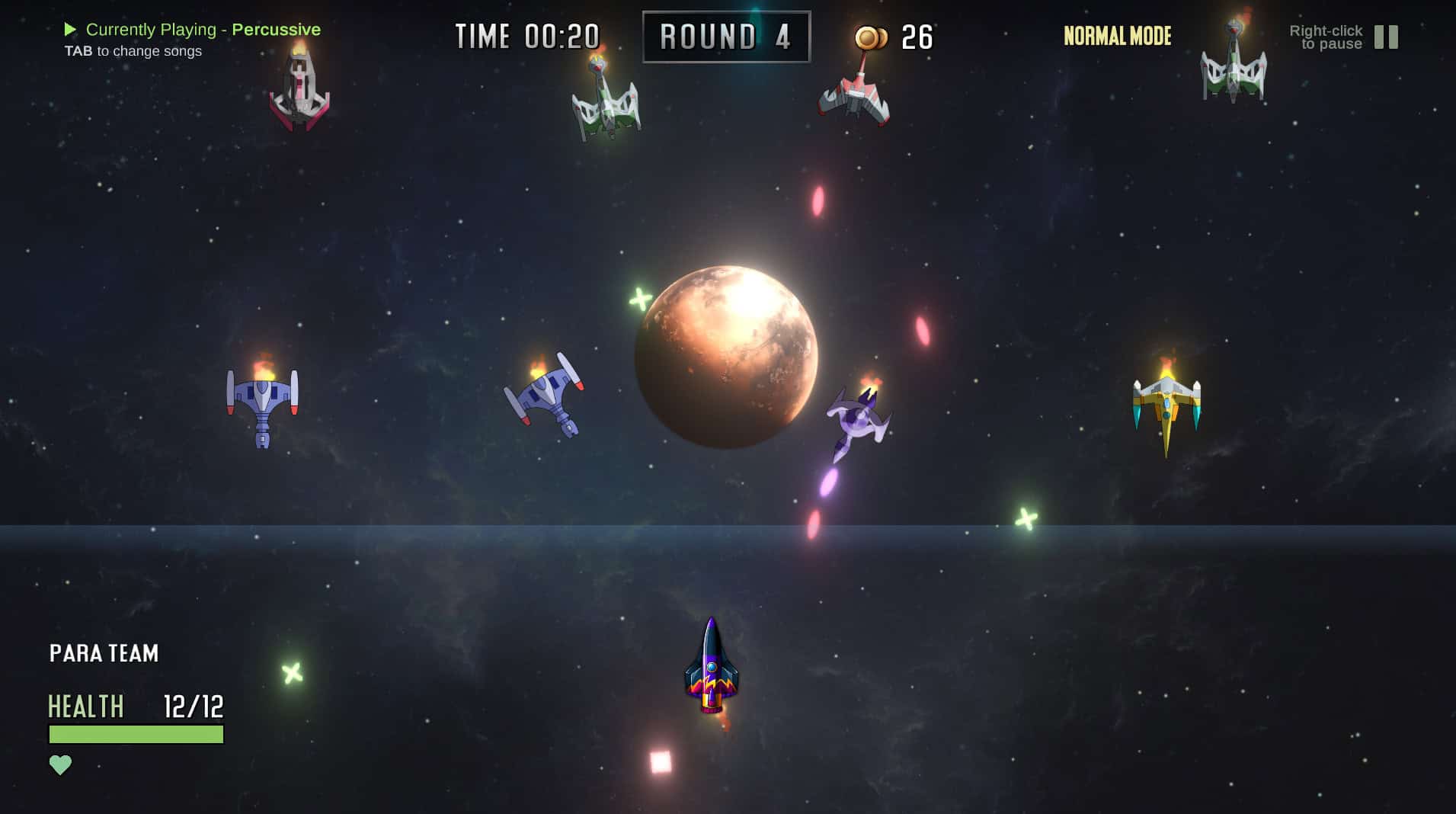
Task: Toggle pause using Right-click to pause control
Action: coord(1326,37)
